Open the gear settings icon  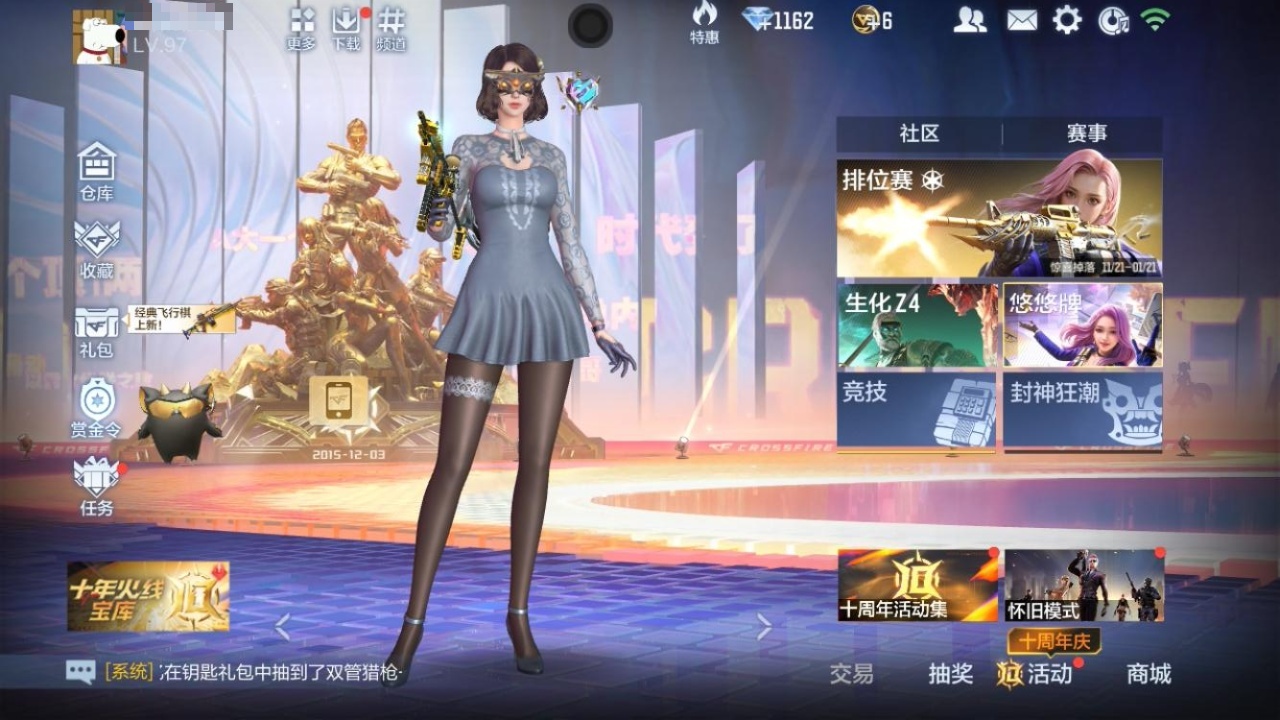click(1067, 20)
